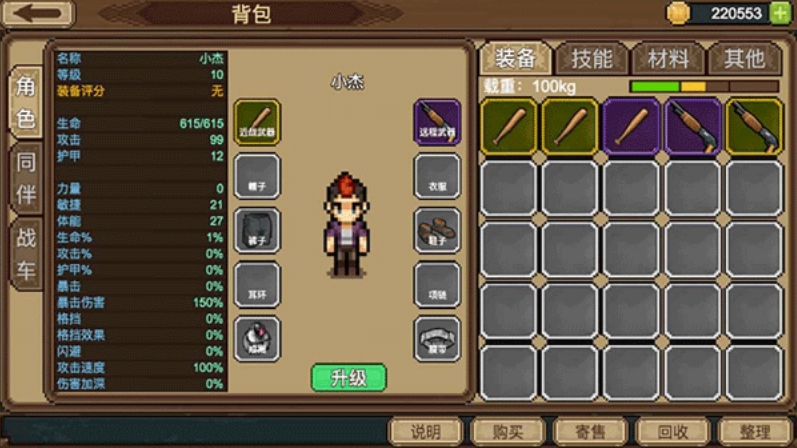
Task: Click the green 升级 upgrade button
Action: point(348,378)
